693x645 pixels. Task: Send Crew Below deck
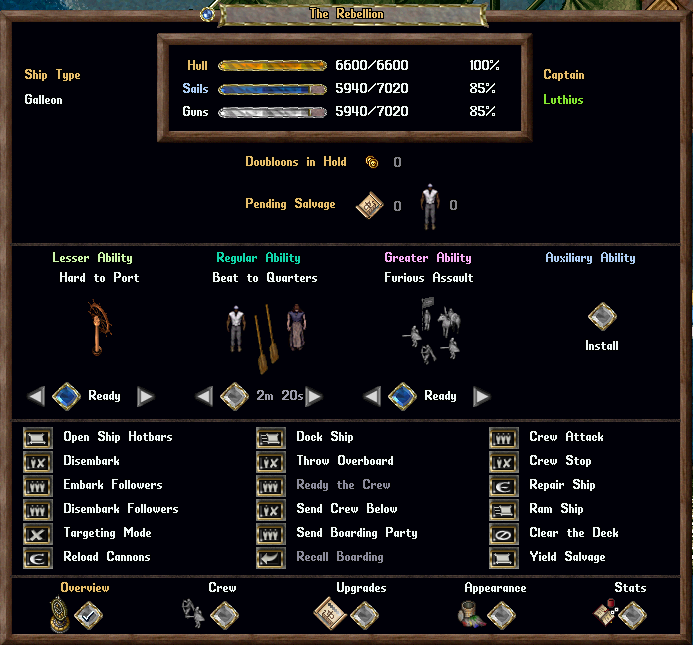coord(271,509)
